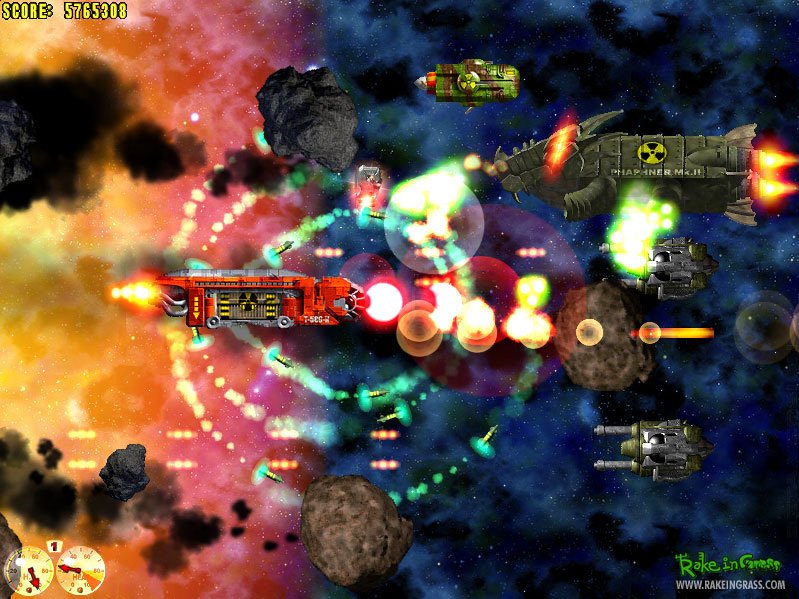The image size is (799, 599).
Task: Open the www.rakeingrass.com website link
Action: click(x=730, y=585)
